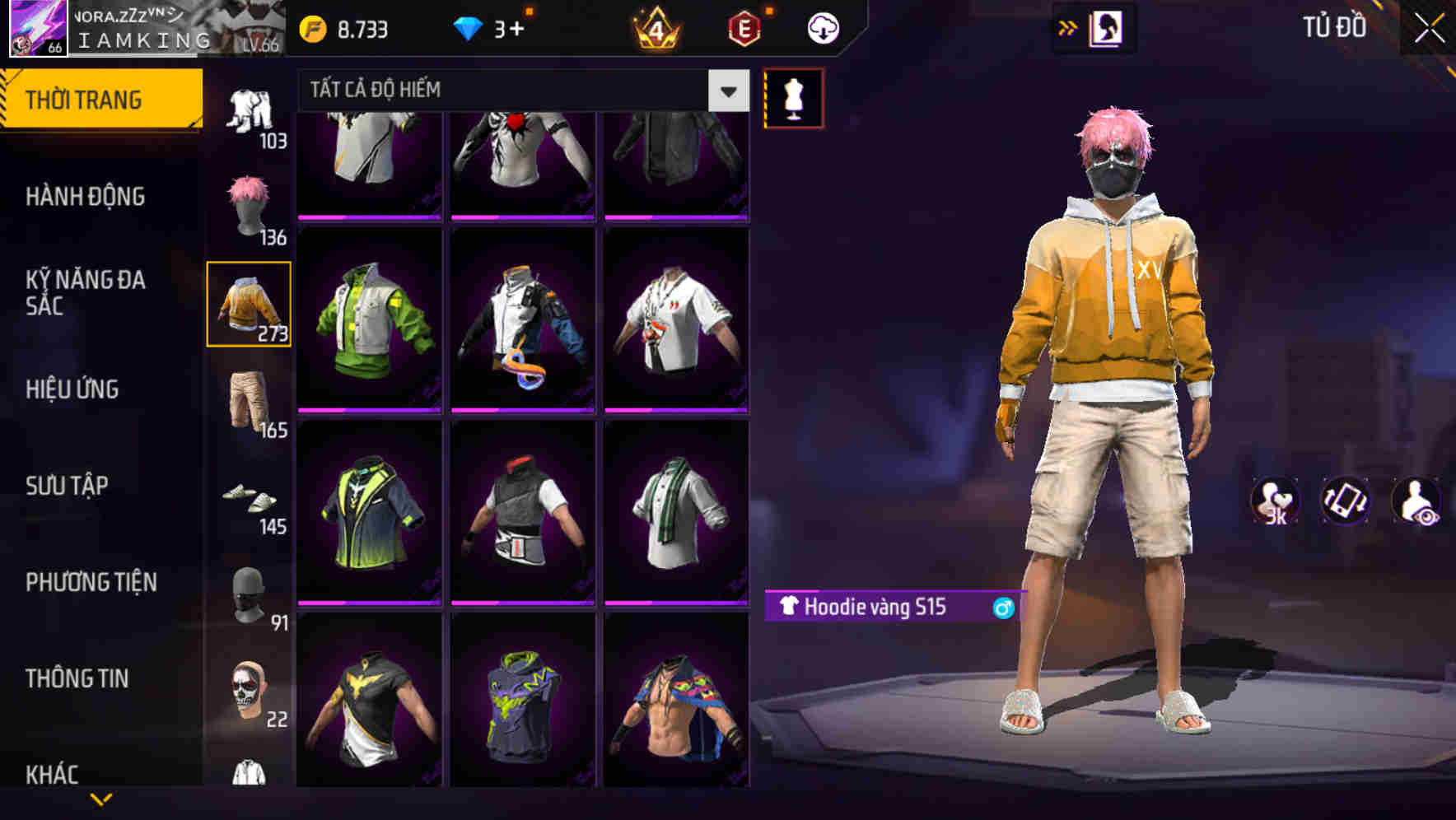Collapse the sidebar with the double chevron
Image resolution: width=1456 pixels, height=820 pixels.
[x=1069, y=26]
